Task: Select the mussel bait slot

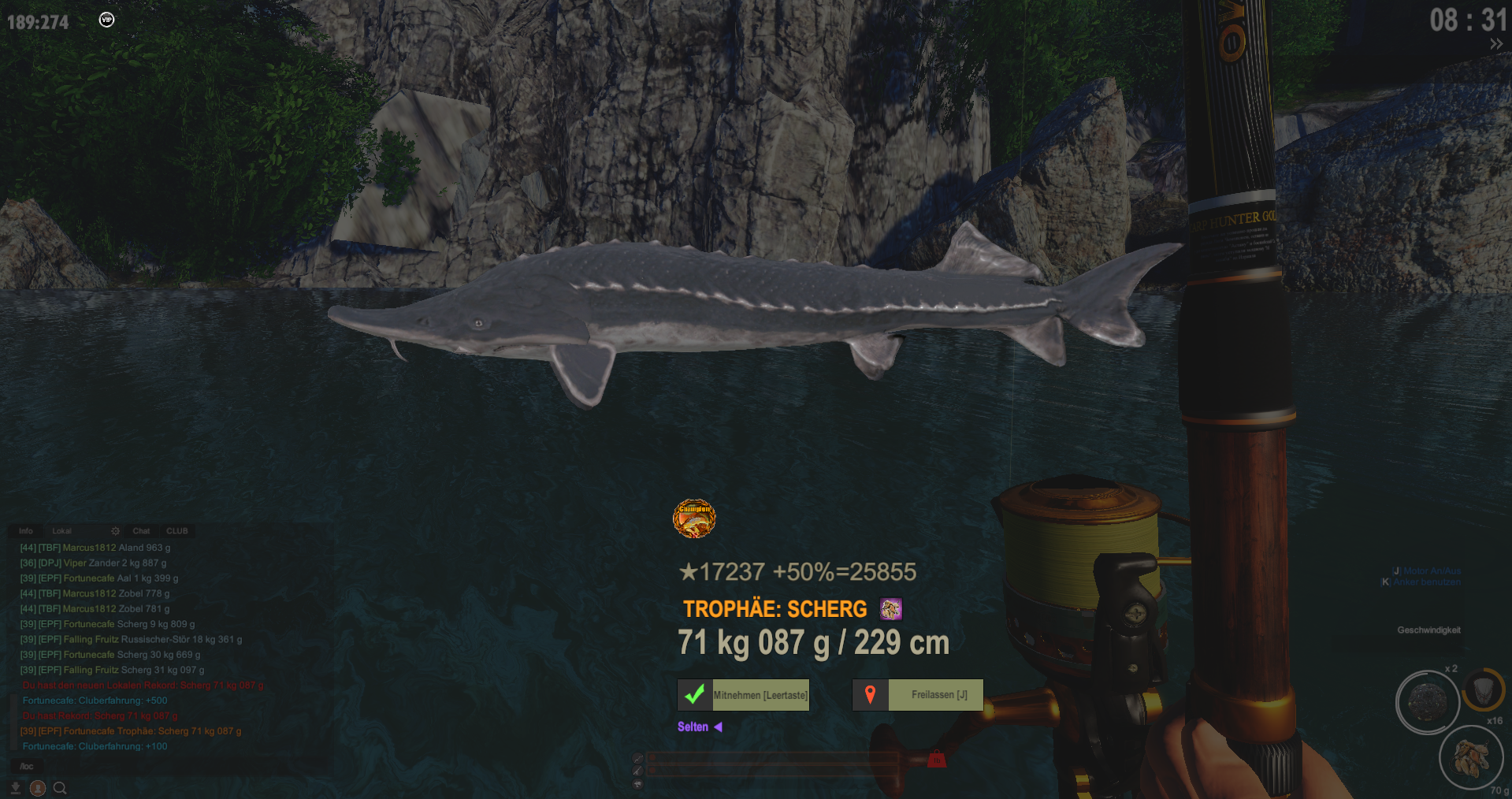Action: pos(1470,757)
